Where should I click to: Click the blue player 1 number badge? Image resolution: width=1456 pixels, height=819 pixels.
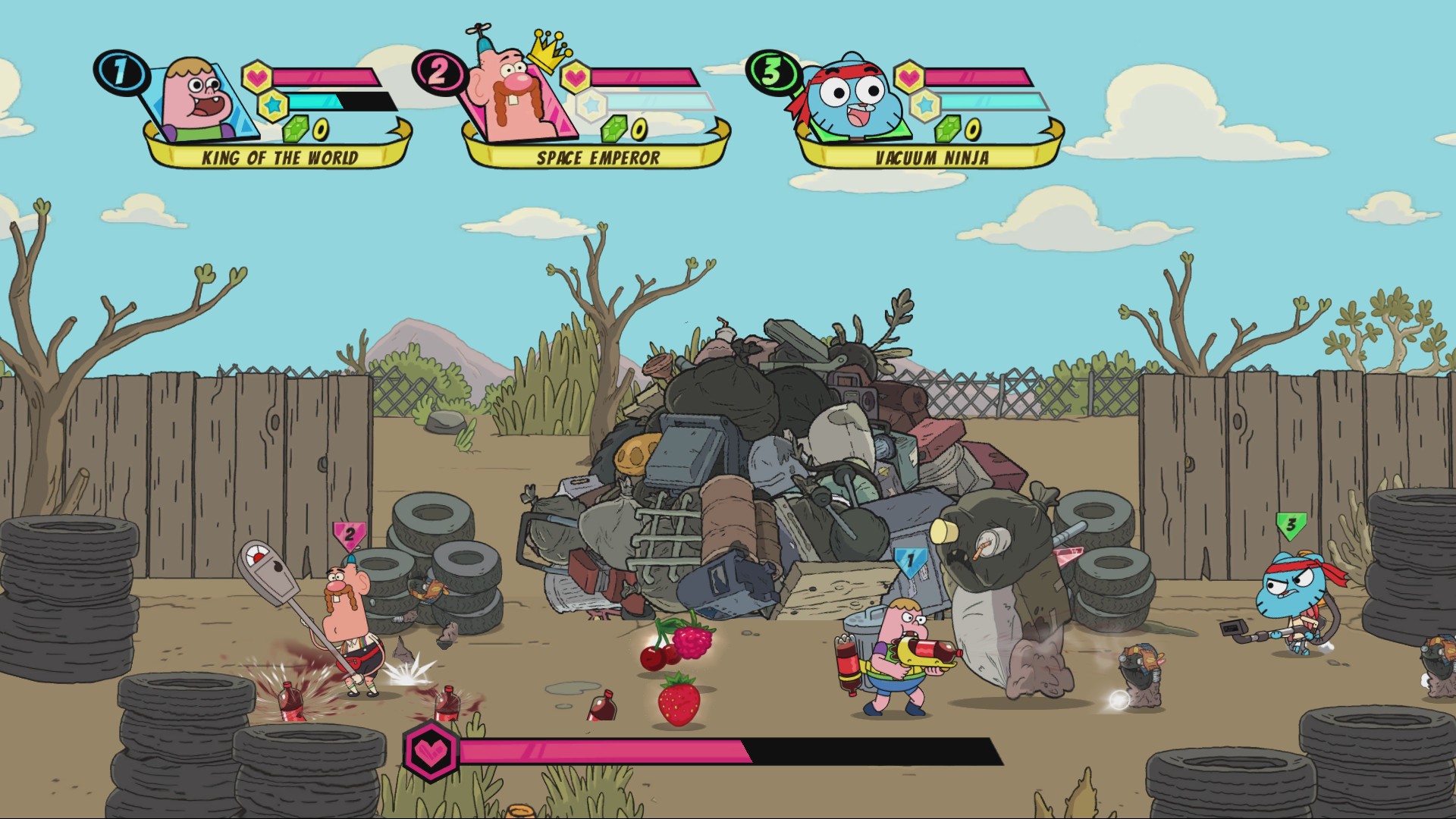pyautogui.click(x=121, y=72)
